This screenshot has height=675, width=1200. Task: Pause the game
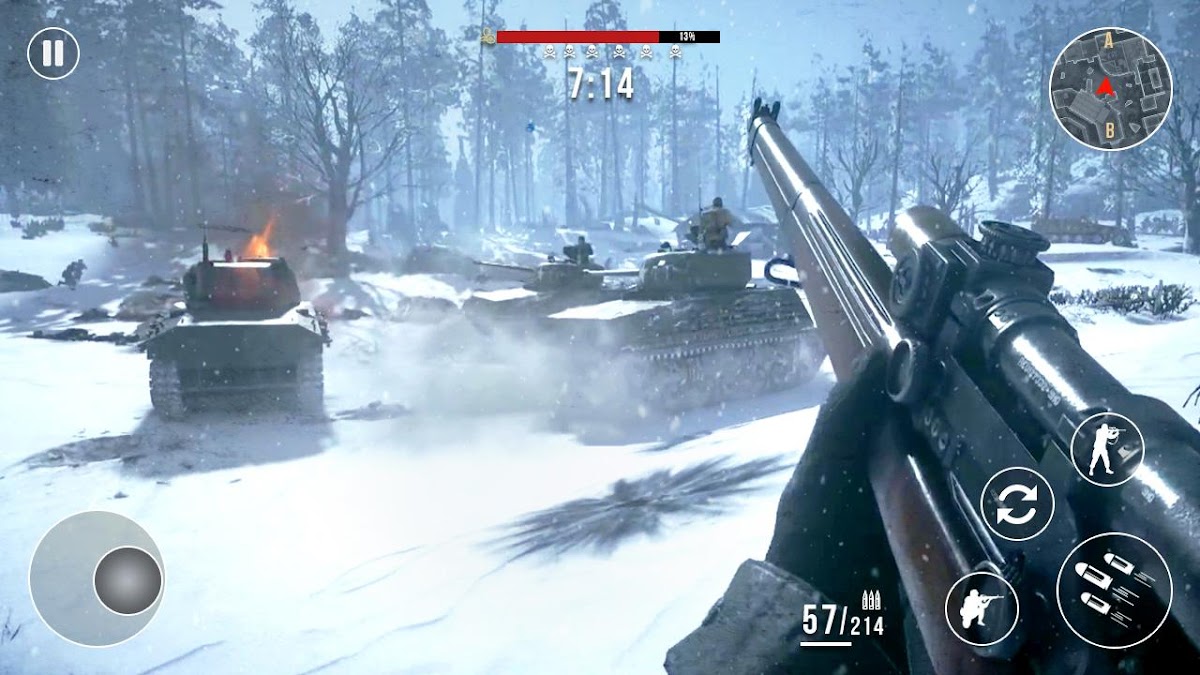(53, 53)
